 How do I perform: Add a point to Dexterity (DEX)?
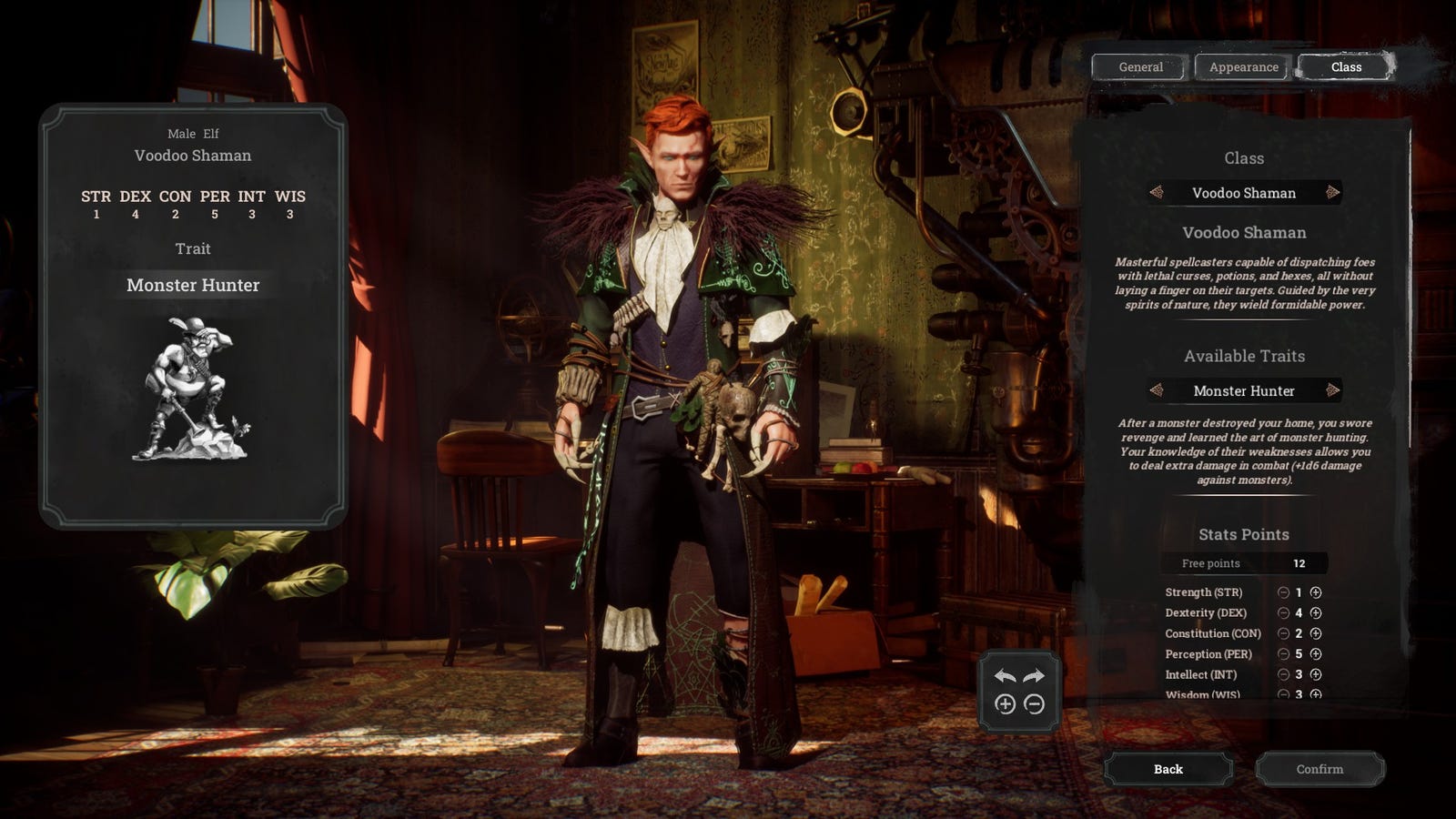click(x=1316, y=613)
